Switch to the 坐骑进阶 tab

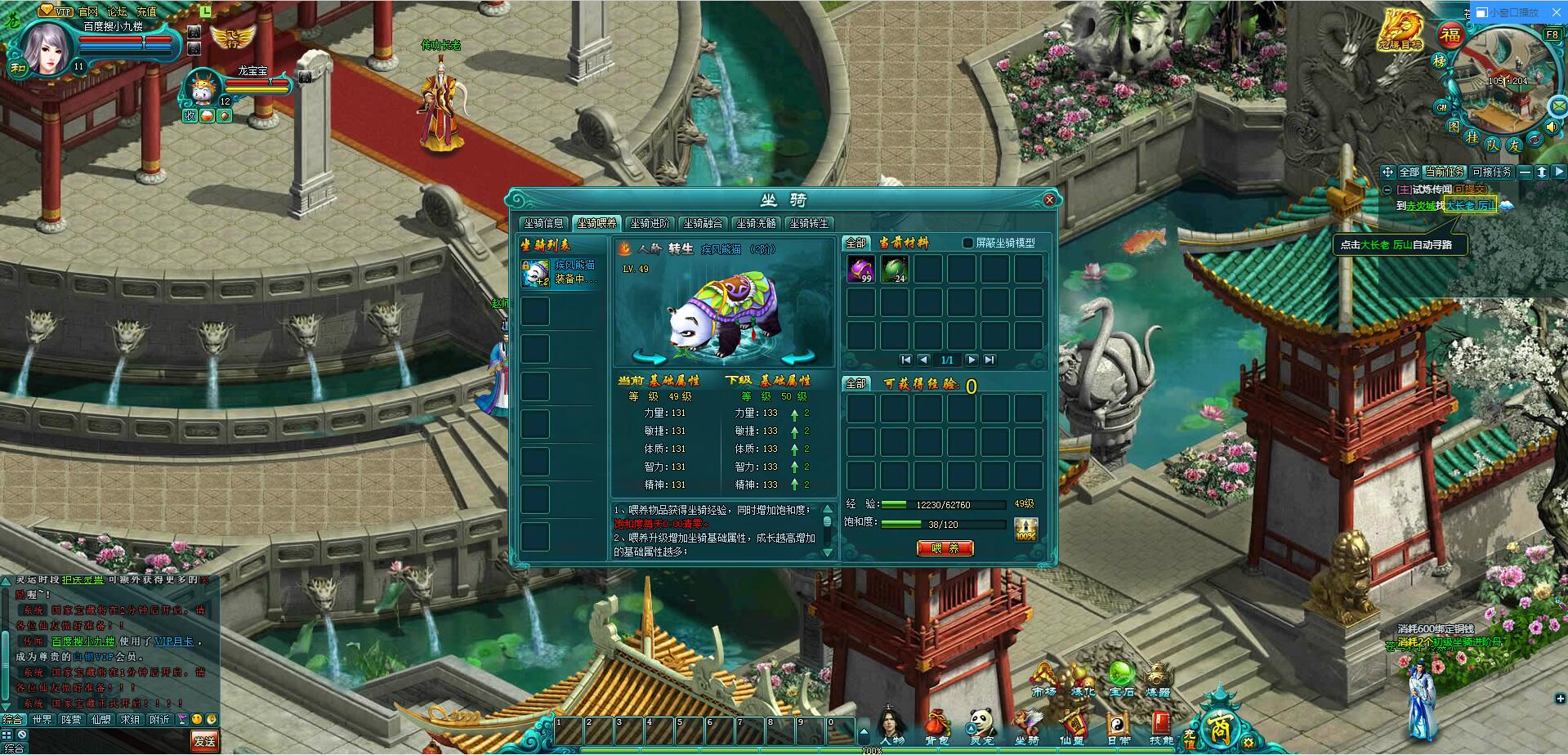tap(650, 222)
